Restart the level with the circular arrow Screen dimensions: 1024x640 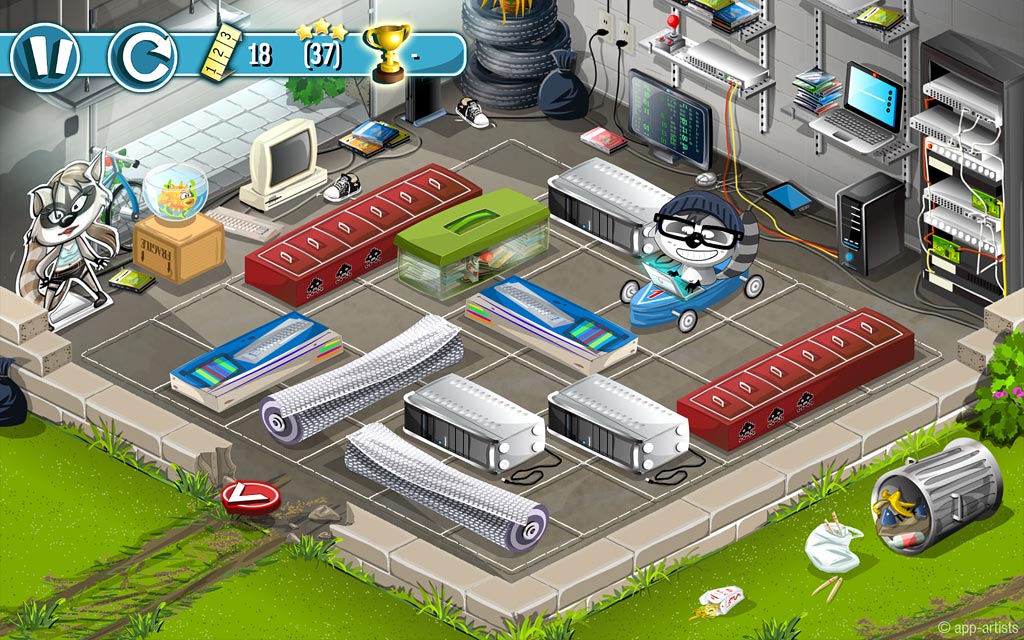142,55
